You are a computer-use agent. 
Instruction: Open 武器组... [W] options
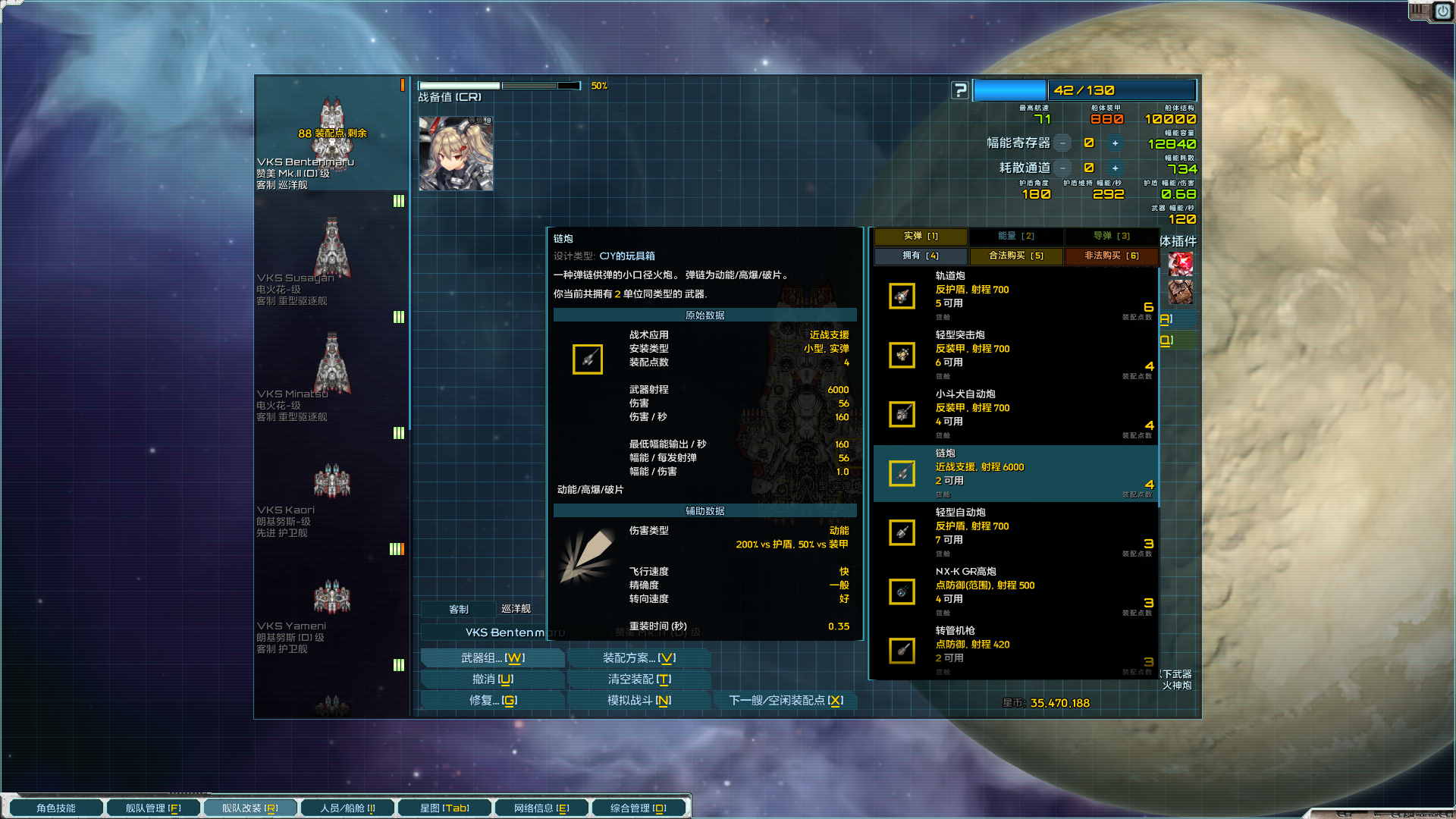tap(493, 657)
